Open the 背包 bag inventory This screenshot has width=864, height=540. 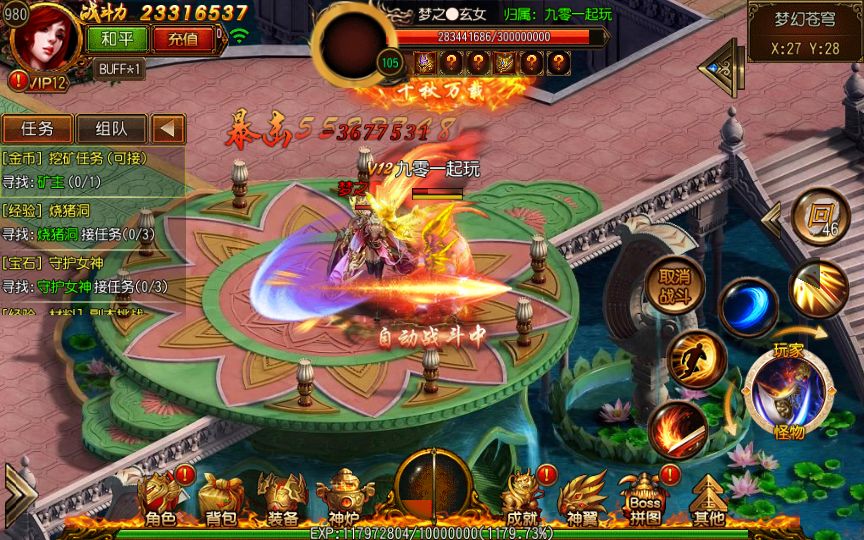[221, 499]
